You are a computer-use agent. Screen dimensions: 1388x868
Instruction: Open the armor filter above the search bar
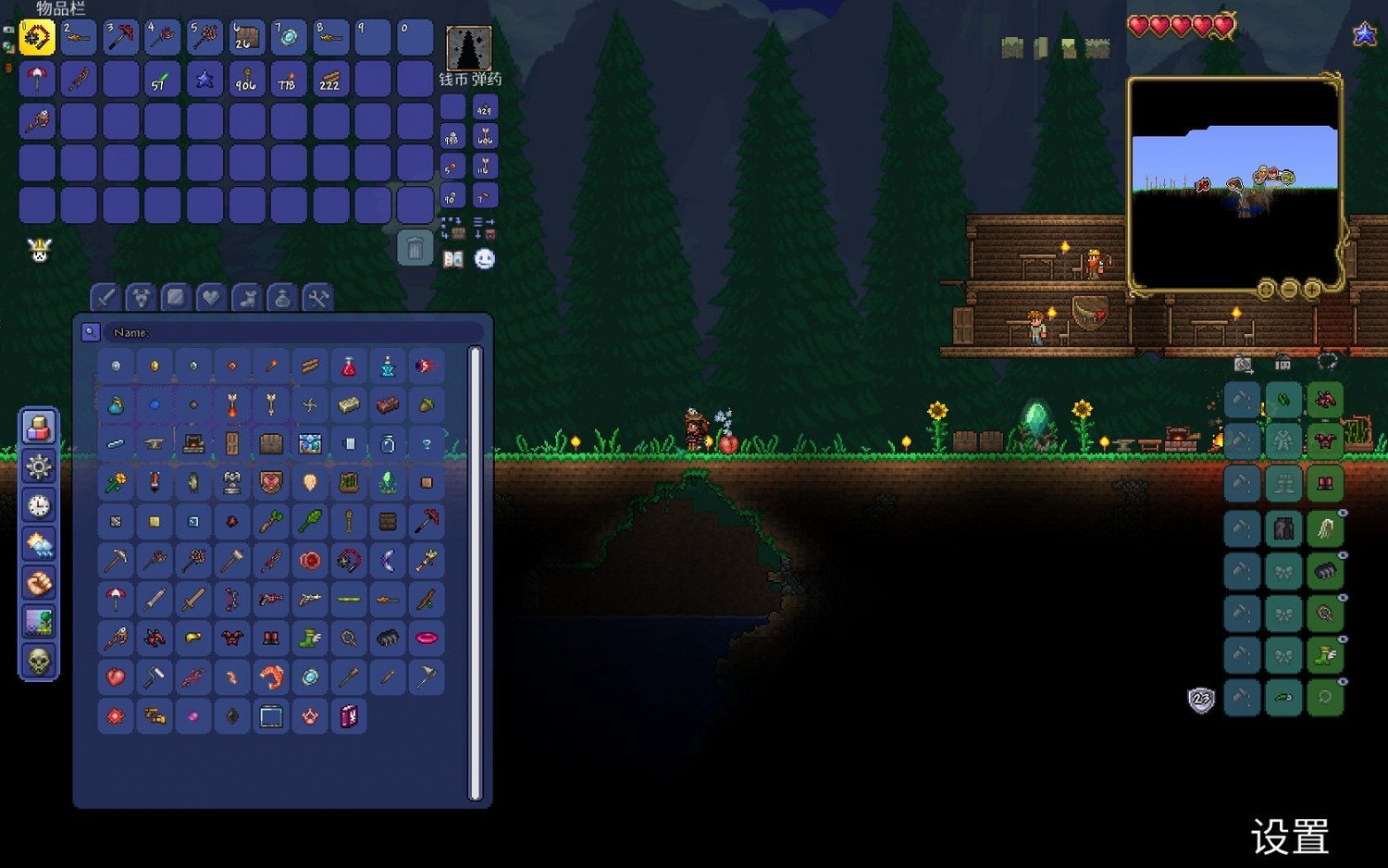coord(140,297)
